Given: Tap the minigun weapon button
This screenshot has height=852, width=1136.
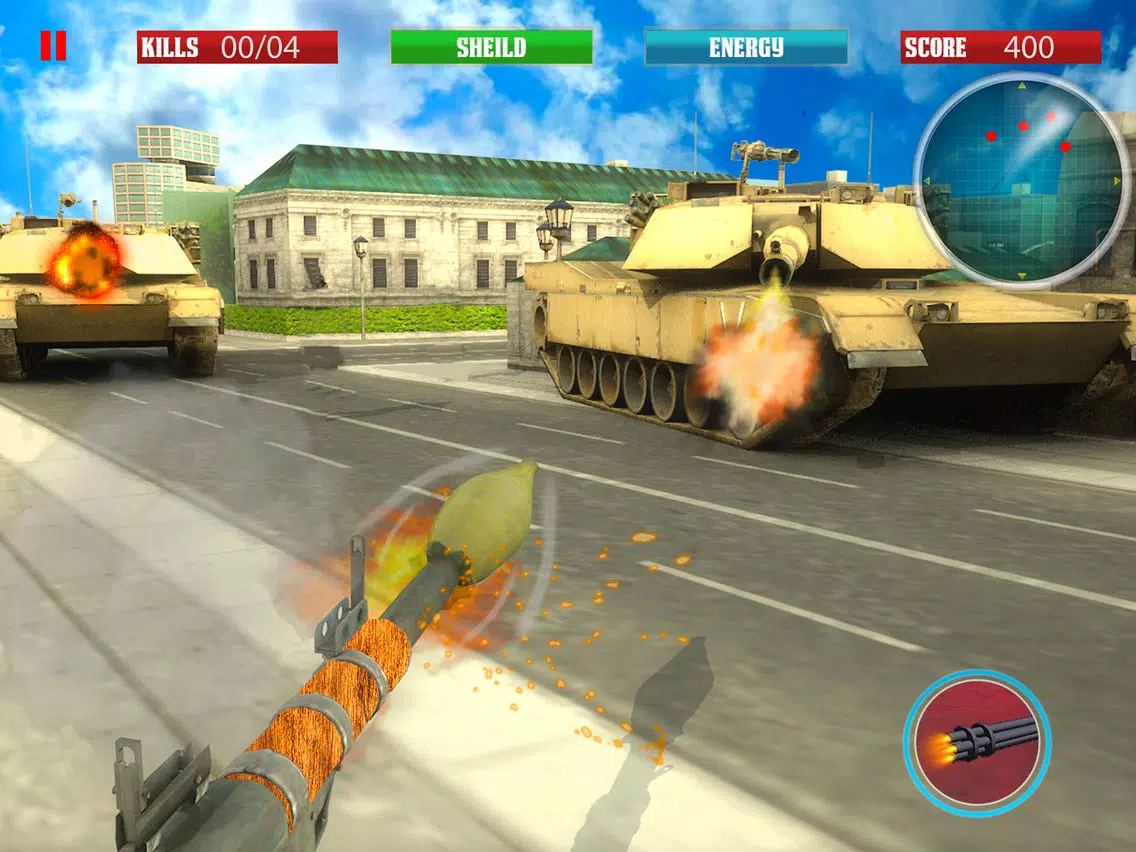Looking at the screenshot, I should [x=977, y=744].
